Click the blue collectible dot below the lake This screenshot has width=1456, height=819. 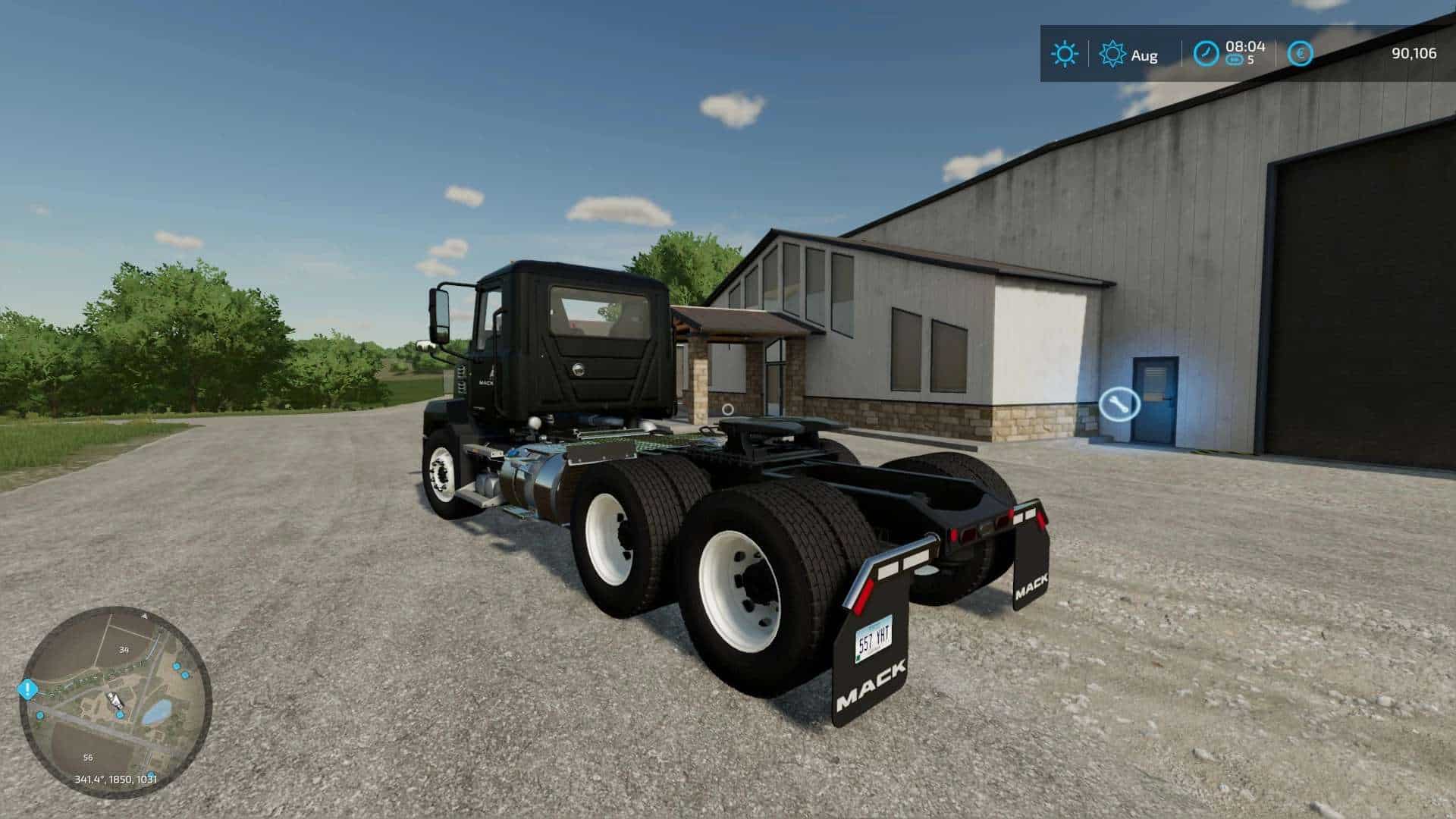pyautogui.click(x=152, y=773)
